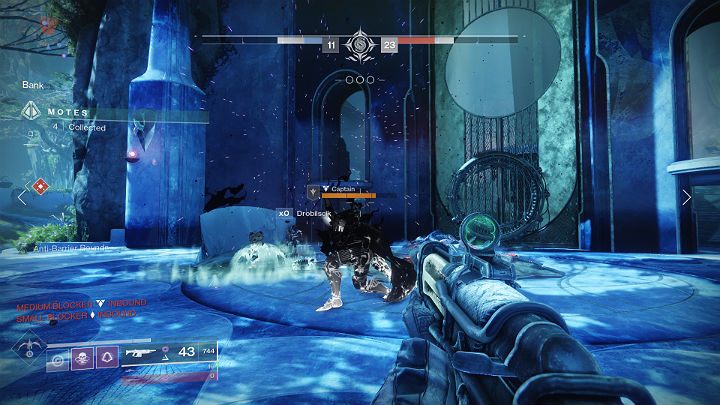720x405 pixels.
Task: Go to previous image with left arrow
Action: tap(22, 198)
